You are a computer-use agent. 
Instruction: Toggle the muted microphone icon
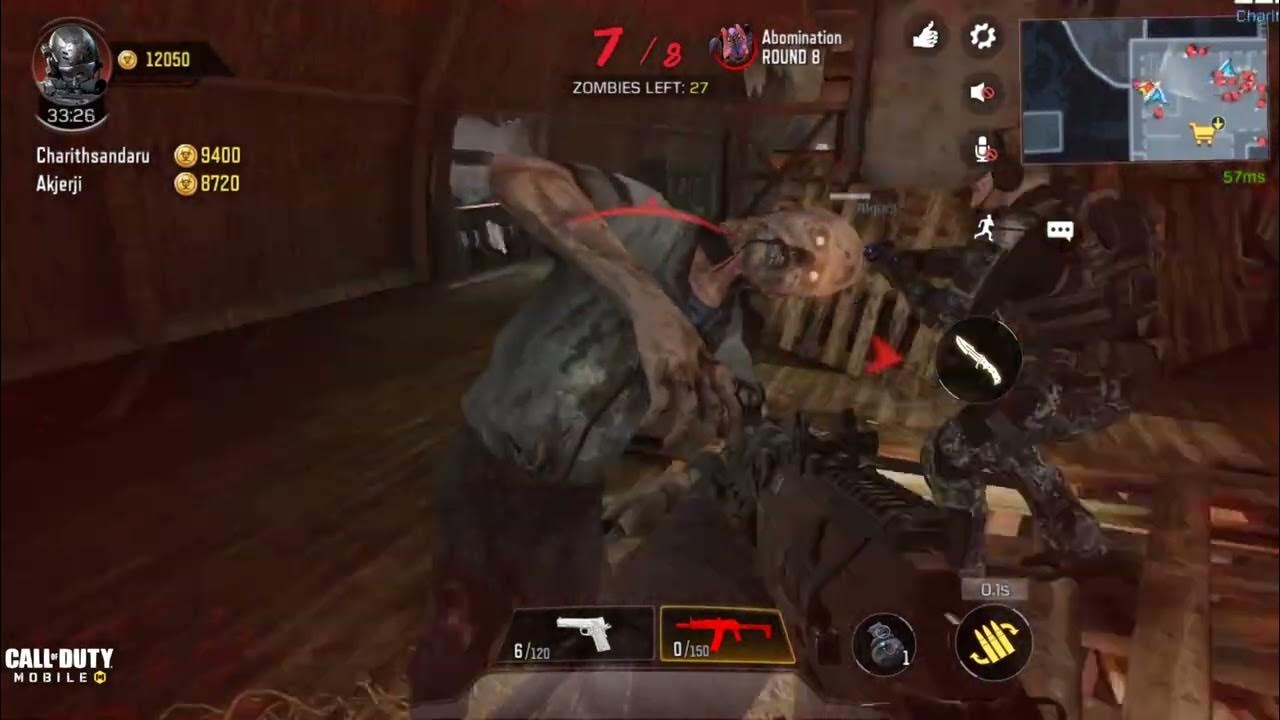[984, 150]
